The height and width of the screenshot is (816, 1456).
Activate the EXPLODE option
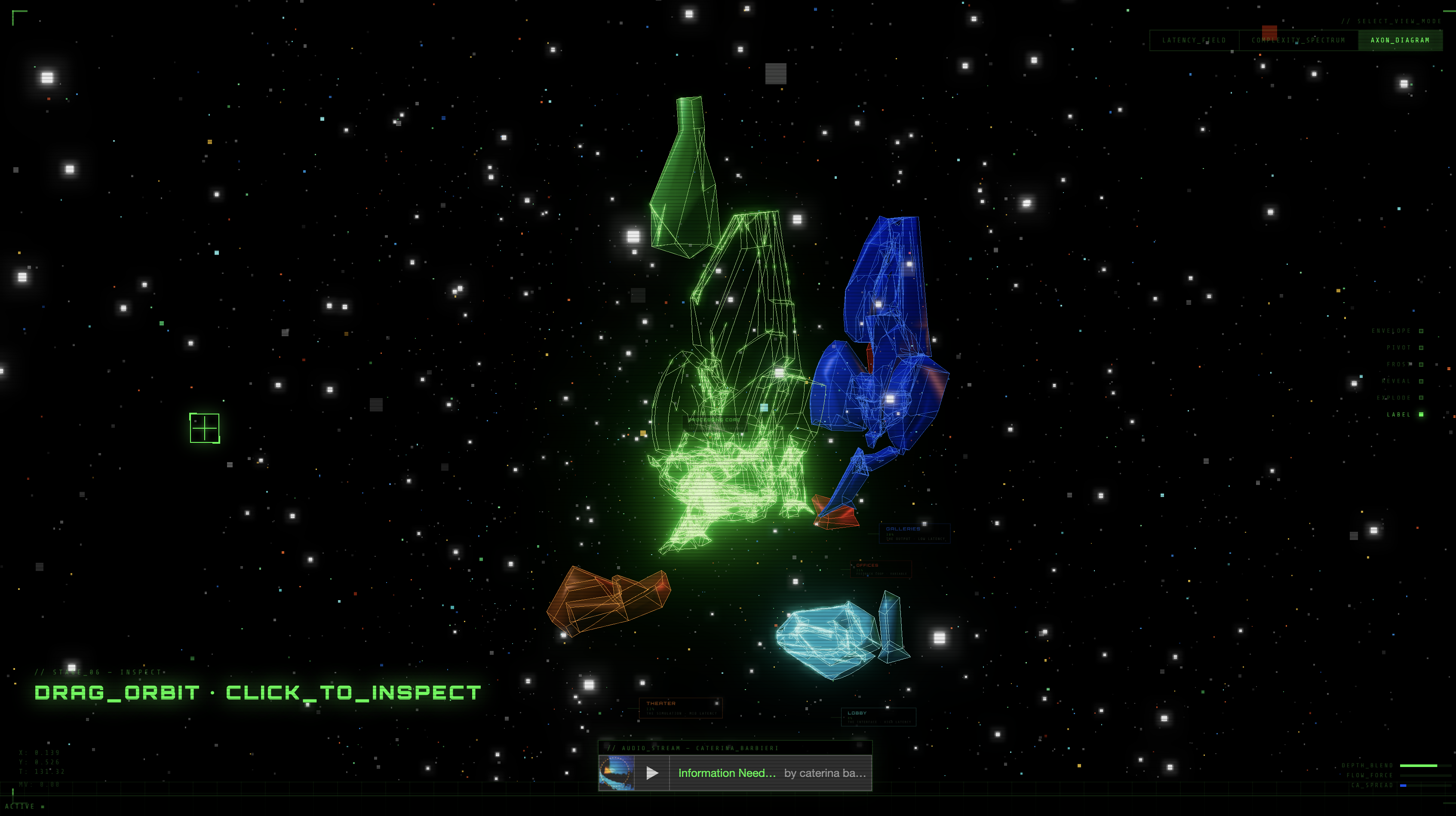coord(1421,398)
